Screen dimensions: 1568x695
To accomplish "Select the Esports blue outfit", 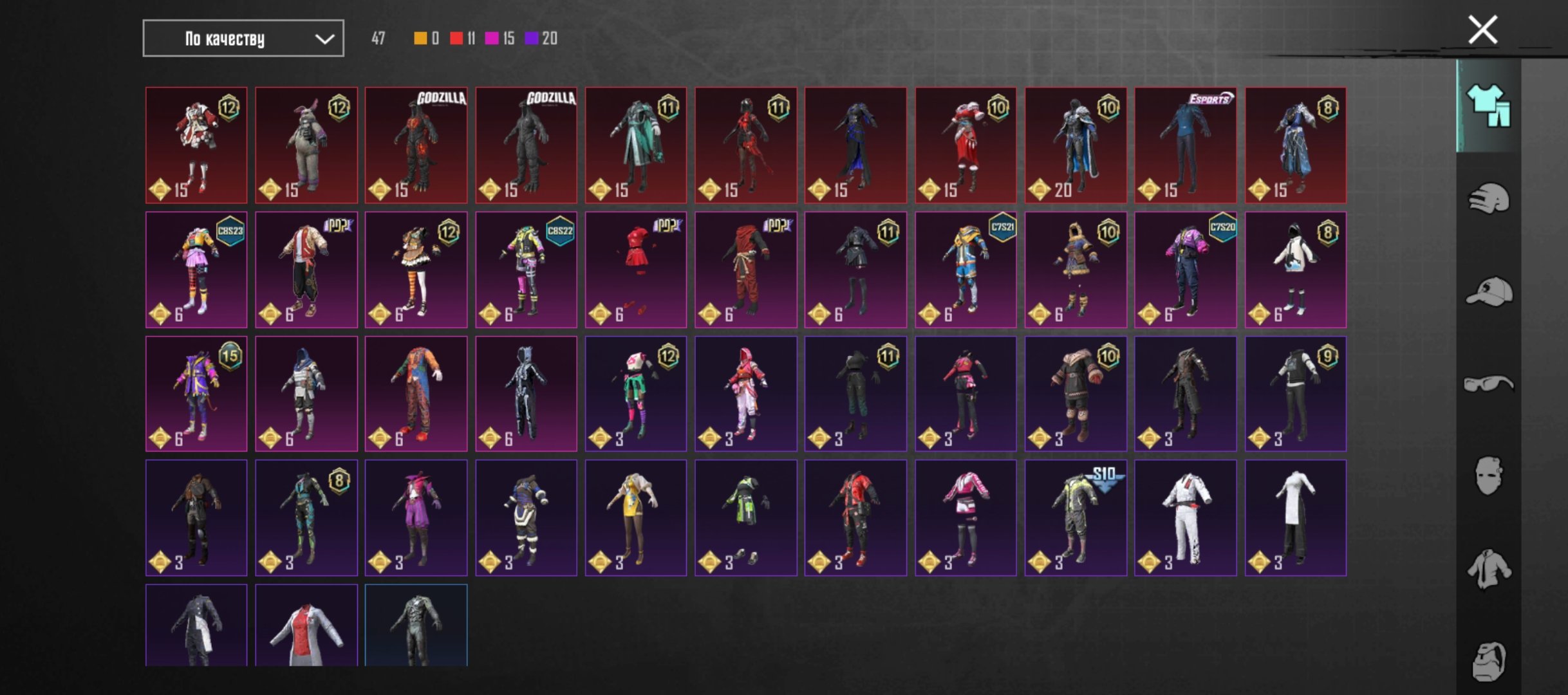I will [1185, 145].
